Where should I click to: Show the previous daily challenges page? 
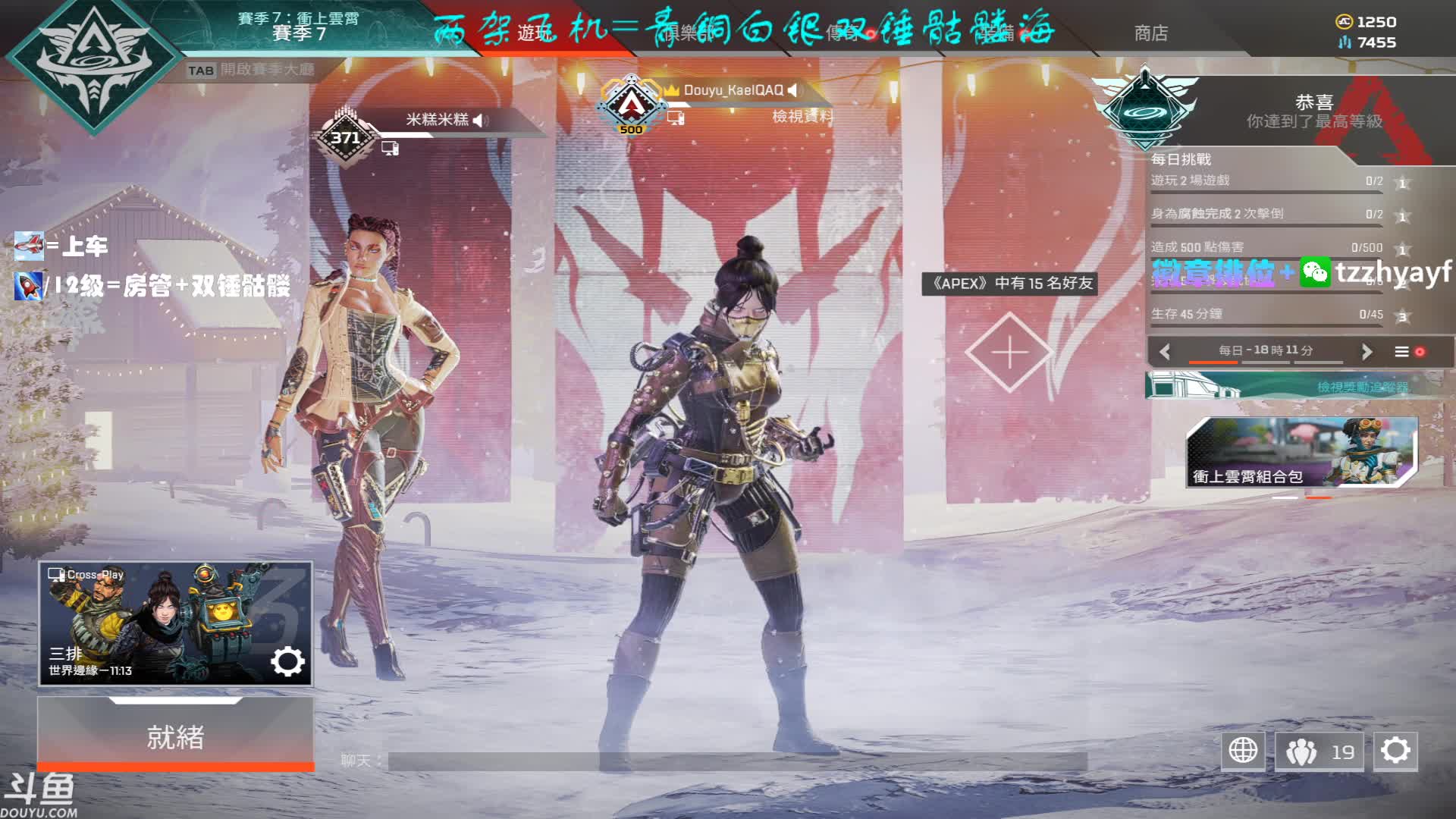[1166, 352]
